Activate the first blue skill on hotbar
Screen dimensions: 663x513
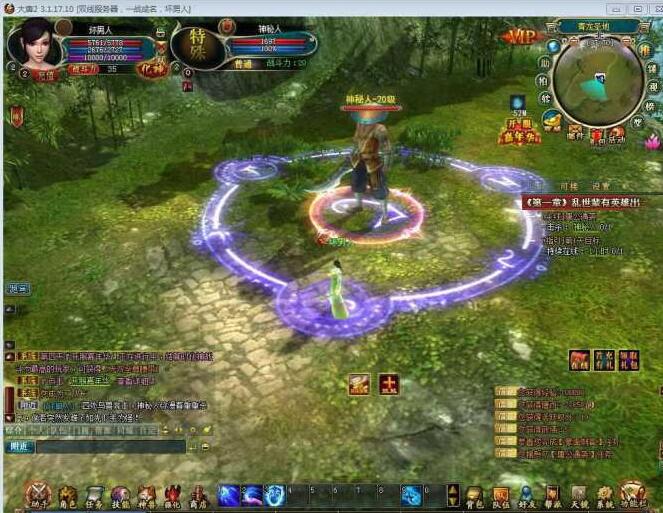coord(228,495)
